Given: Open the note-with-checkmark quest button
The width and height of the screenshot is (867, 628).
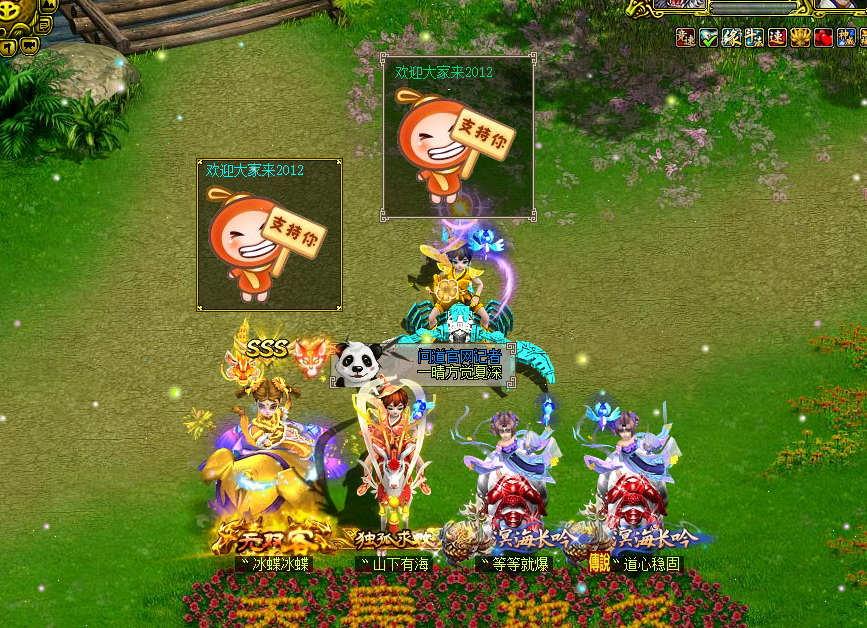Looking at the screenshot, I should click(44, 26).
